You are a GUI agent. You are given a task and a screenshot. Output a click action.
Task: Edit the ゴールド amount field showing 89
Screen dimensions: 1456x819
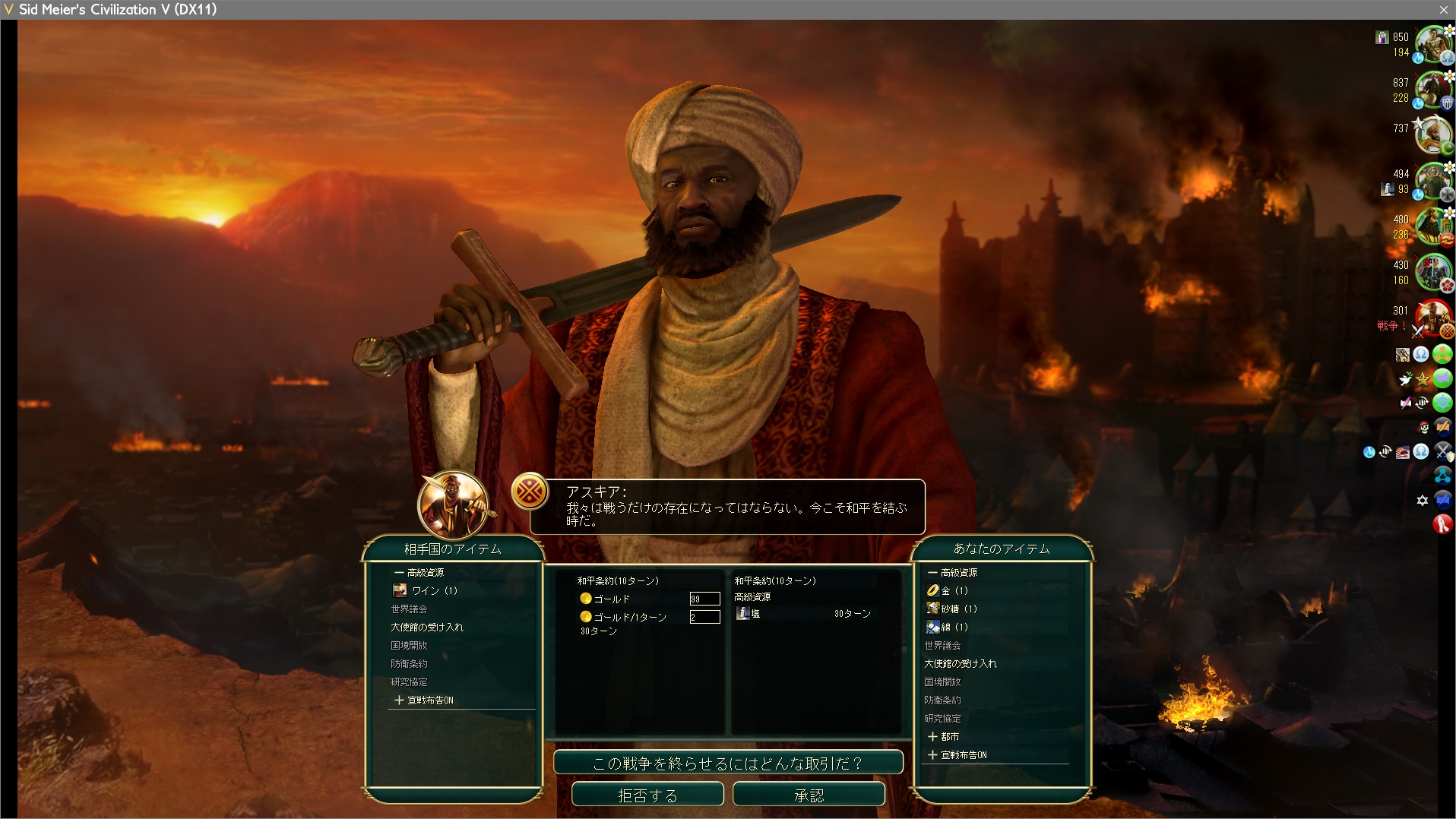704,599
